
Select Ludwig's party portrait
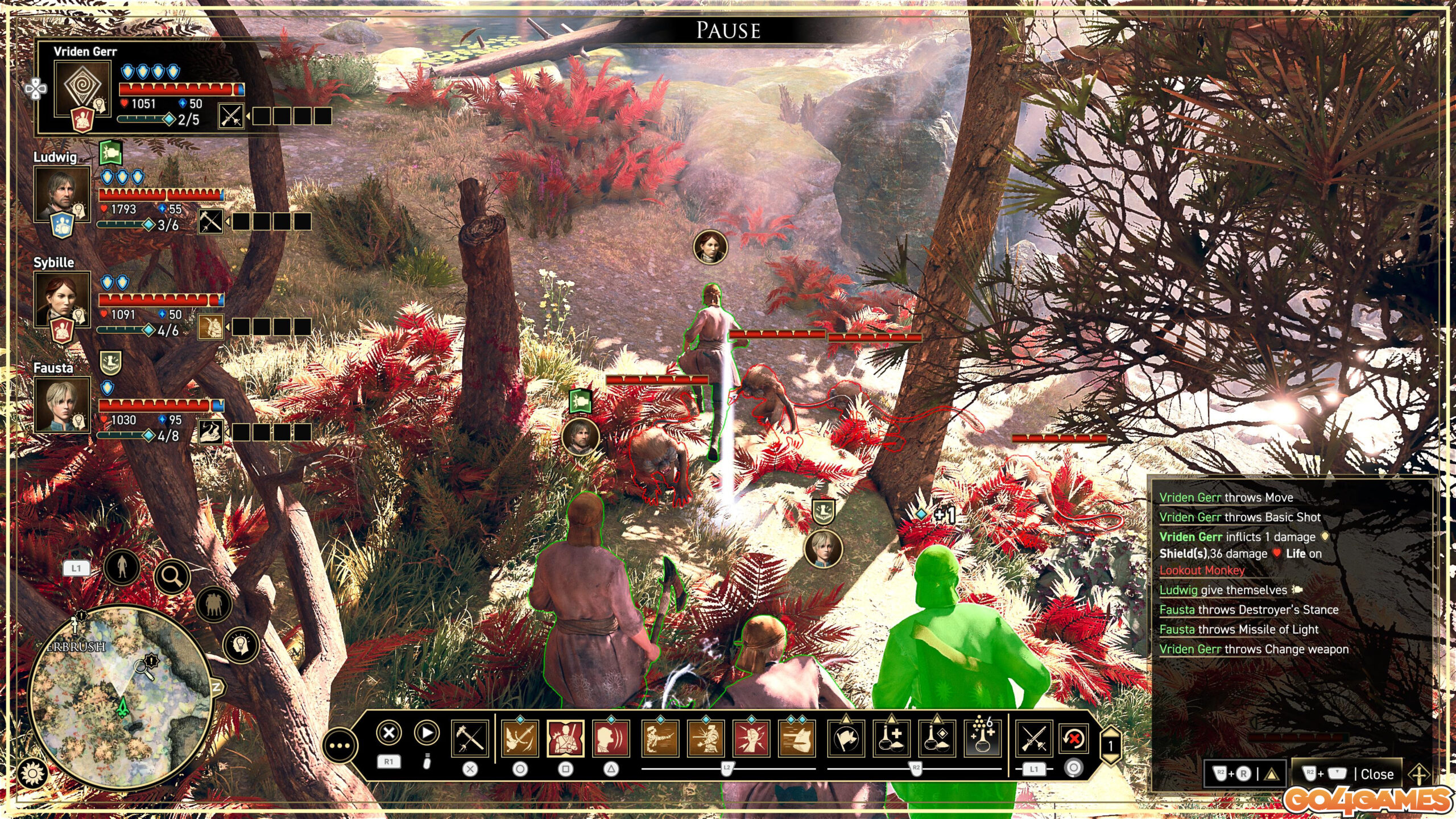(61, 193)
